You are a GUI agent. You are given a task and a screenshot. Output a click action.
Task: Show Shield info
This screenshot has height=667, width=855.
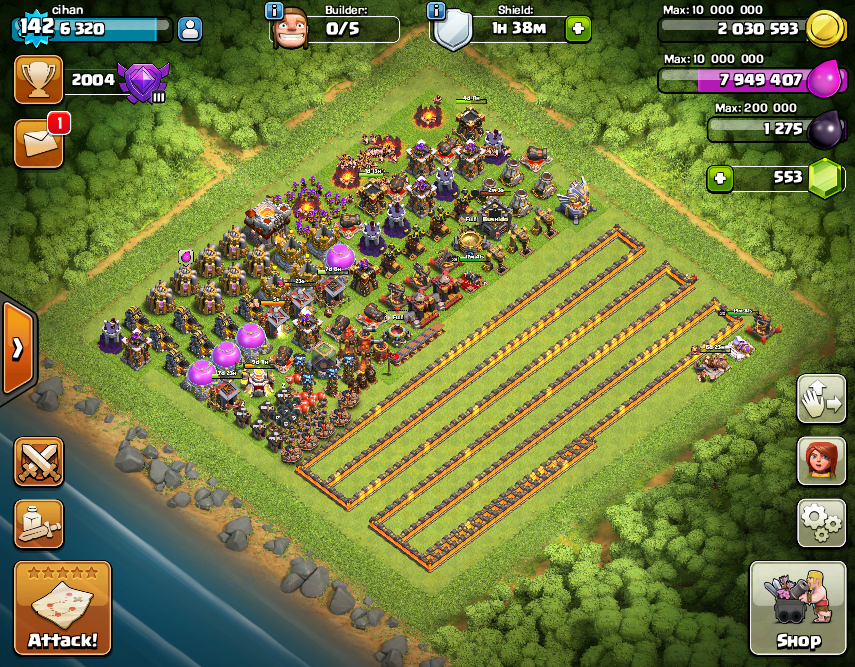pyautogui.click(x=435, y=11)
